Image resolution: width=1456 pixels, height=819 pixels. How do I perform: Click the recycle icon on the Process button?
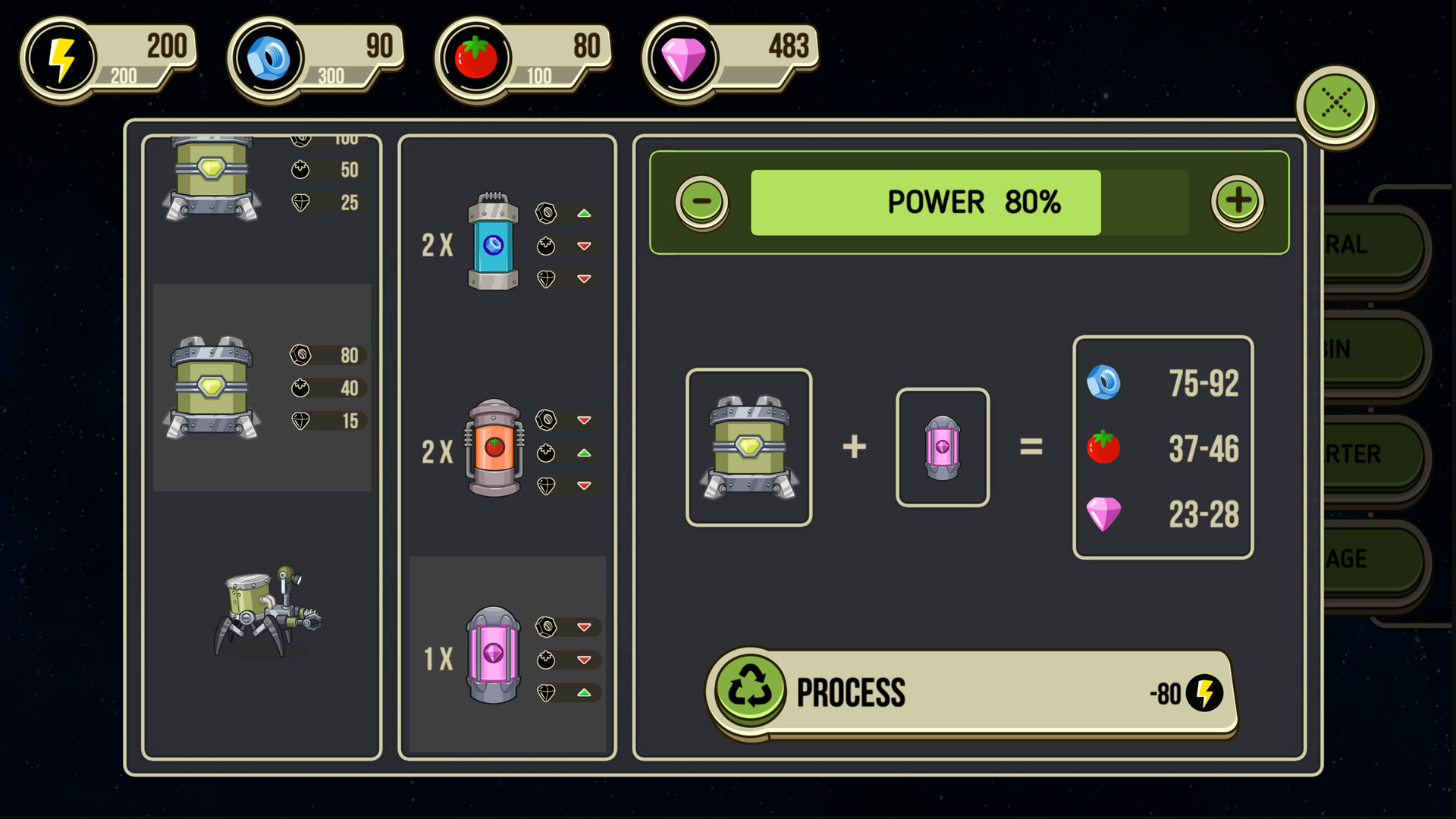click(x=752, y=690)
